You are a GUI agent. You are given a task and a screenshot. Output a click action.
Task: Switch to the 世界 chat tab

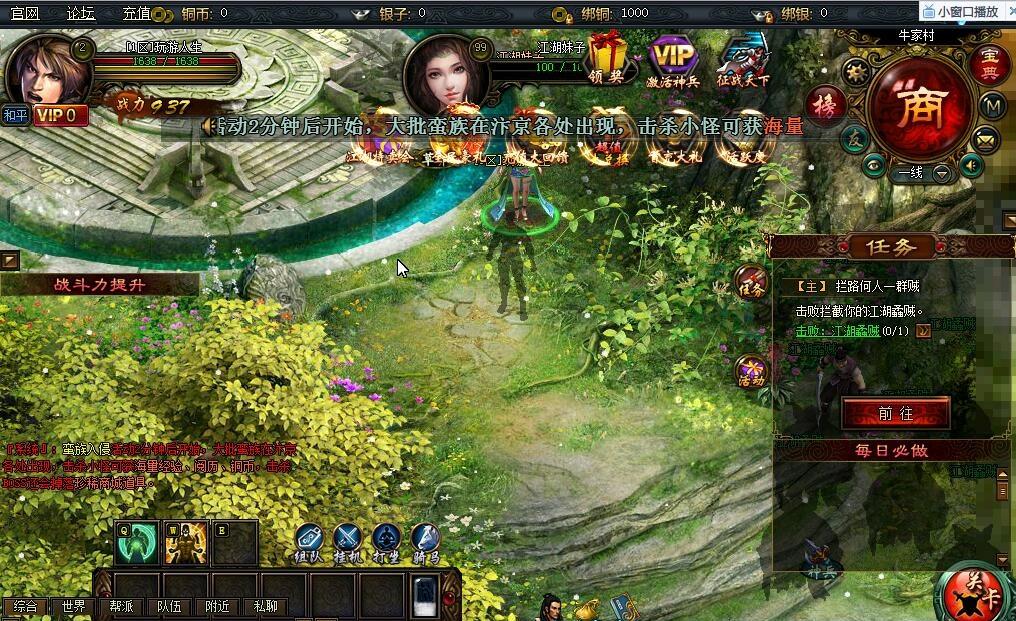(73, 606)
